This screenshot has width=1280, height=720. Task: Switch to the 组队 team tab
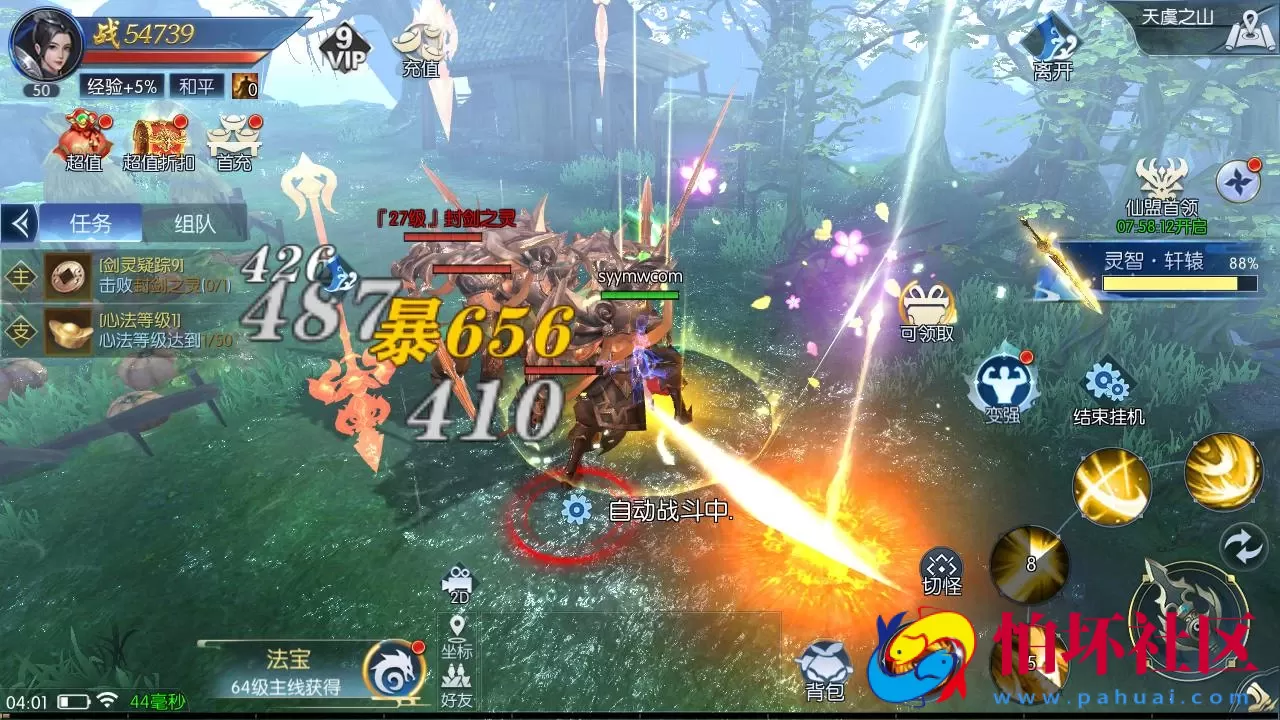196,222
